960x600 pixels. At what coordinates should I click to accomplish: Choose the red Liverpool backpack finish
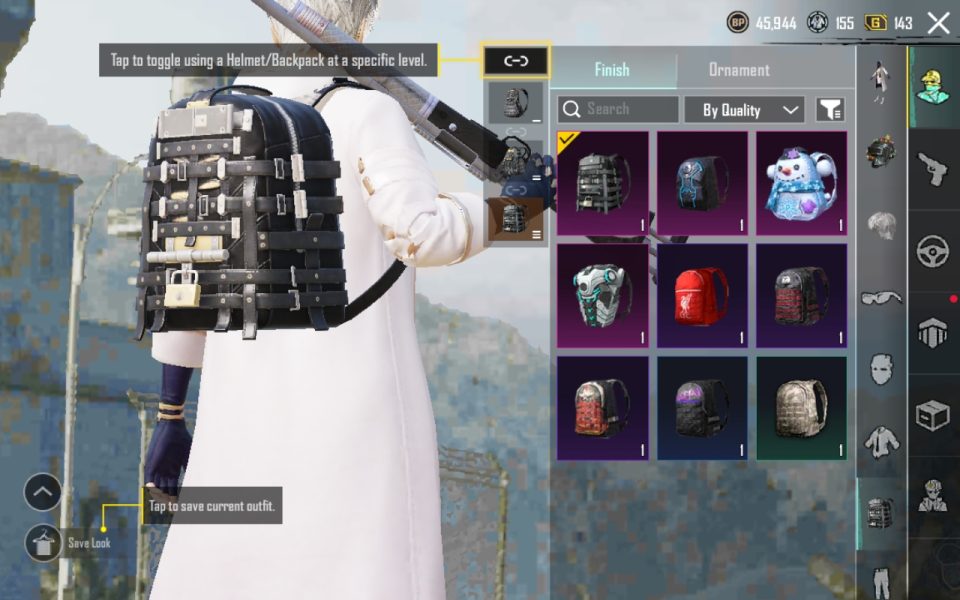click(701, 295)
